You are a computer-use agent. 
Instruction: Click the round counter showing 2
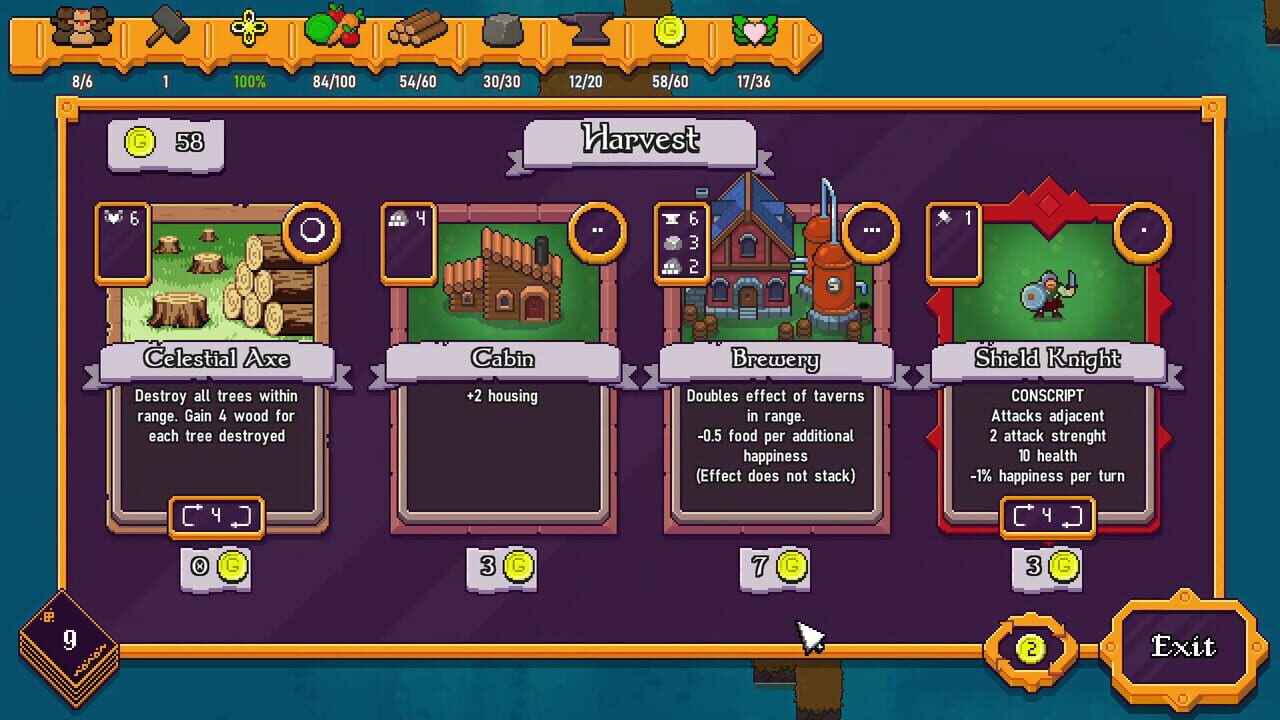click(x=1032, y=648)
